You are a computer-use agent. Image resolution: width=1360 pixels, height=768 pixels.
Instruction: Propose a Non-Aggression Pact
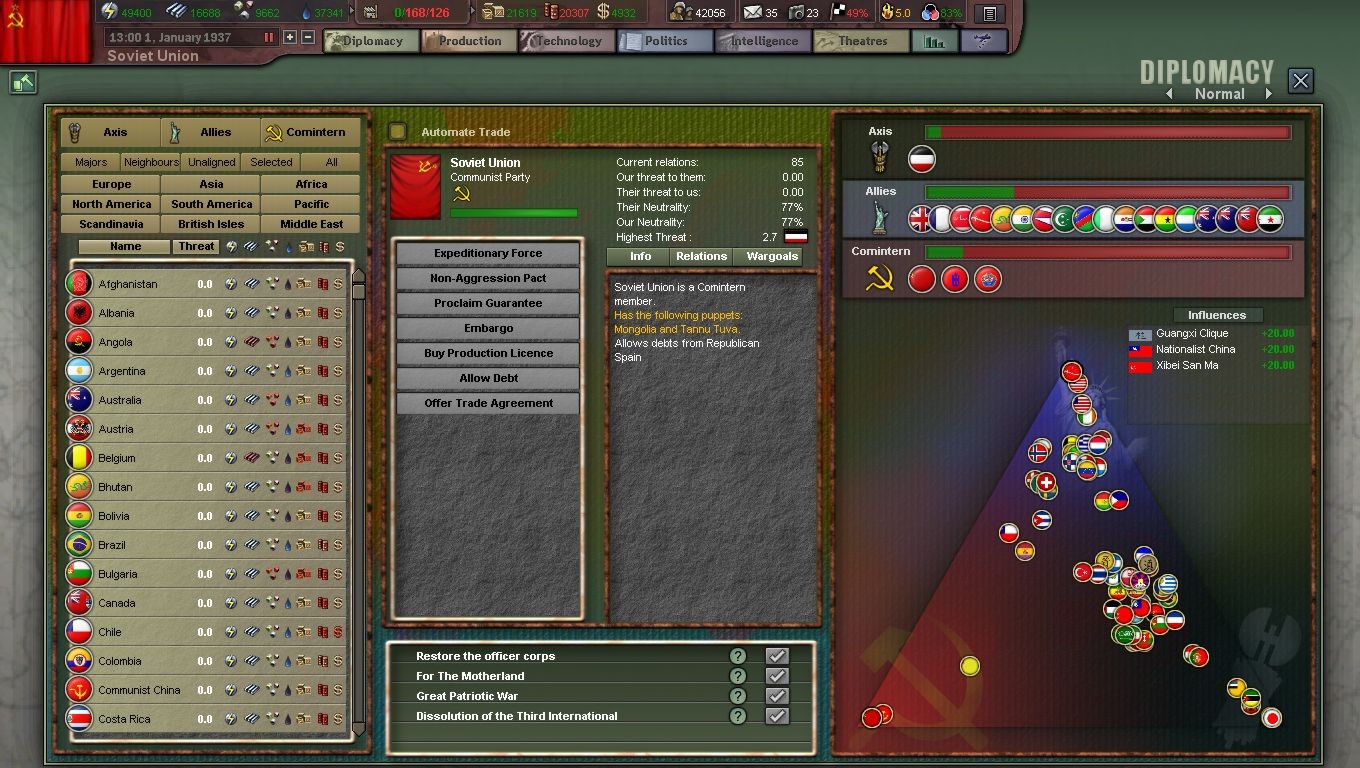click(x=488, y=278)
